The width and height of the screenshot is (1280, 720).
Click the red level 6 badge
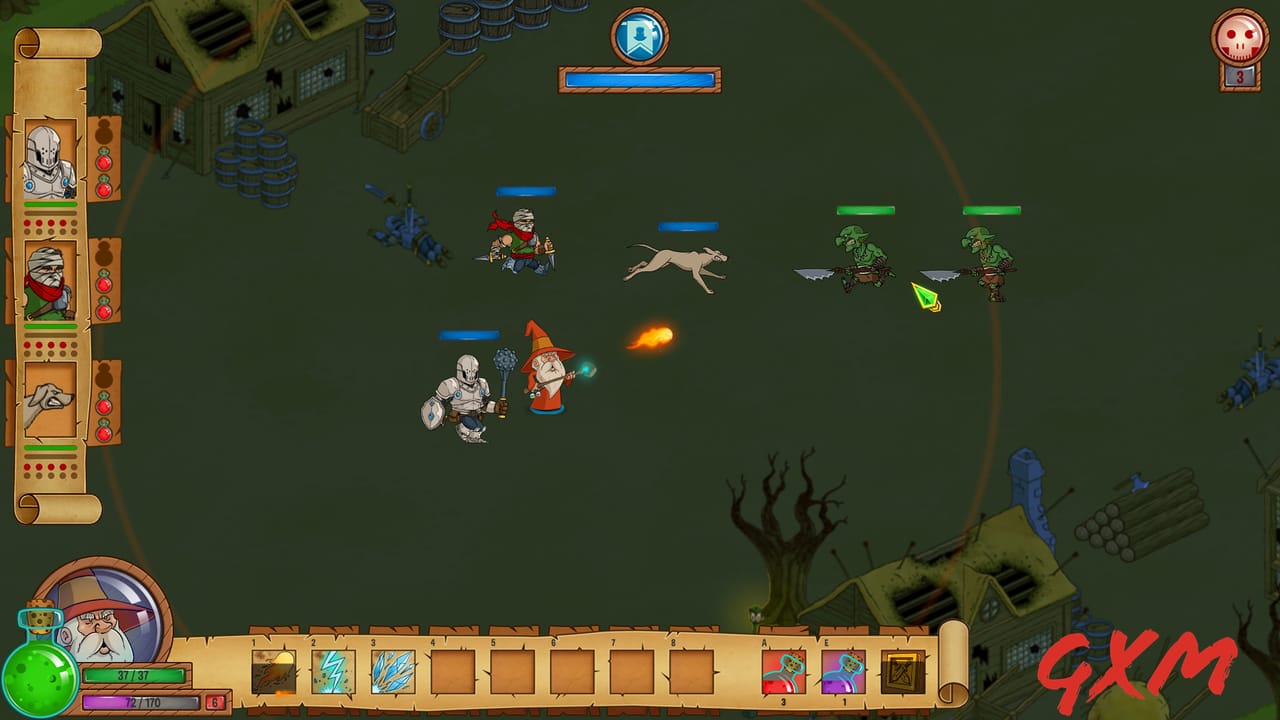coord(214,701)
